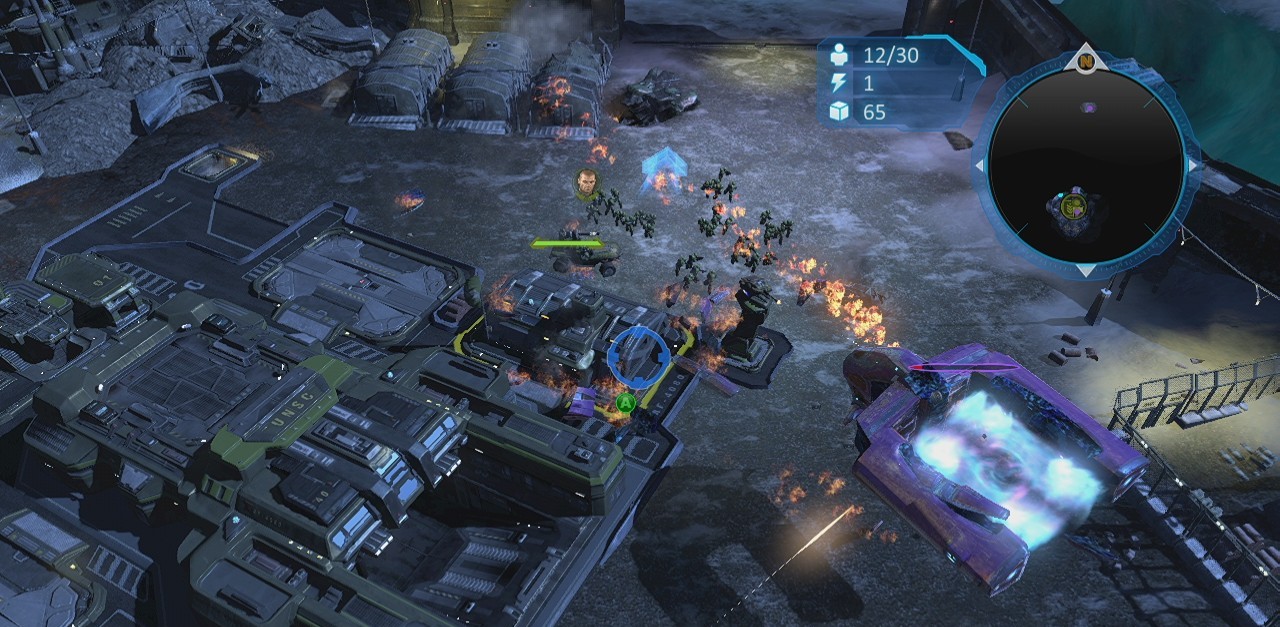Select the green rally point marker at the base
Screen dimensions: 1280x627
(x=626, y=403)
